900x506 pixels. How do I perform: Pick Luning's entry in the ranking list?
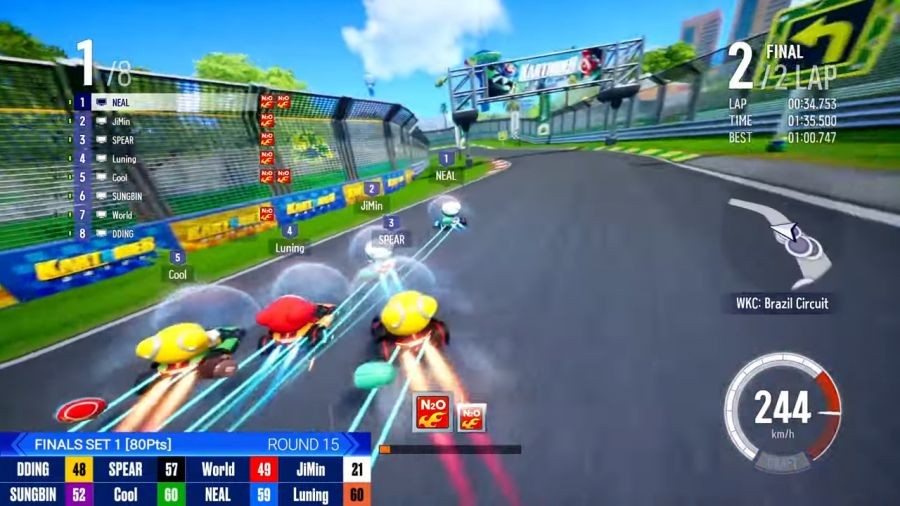coord(123,159)
